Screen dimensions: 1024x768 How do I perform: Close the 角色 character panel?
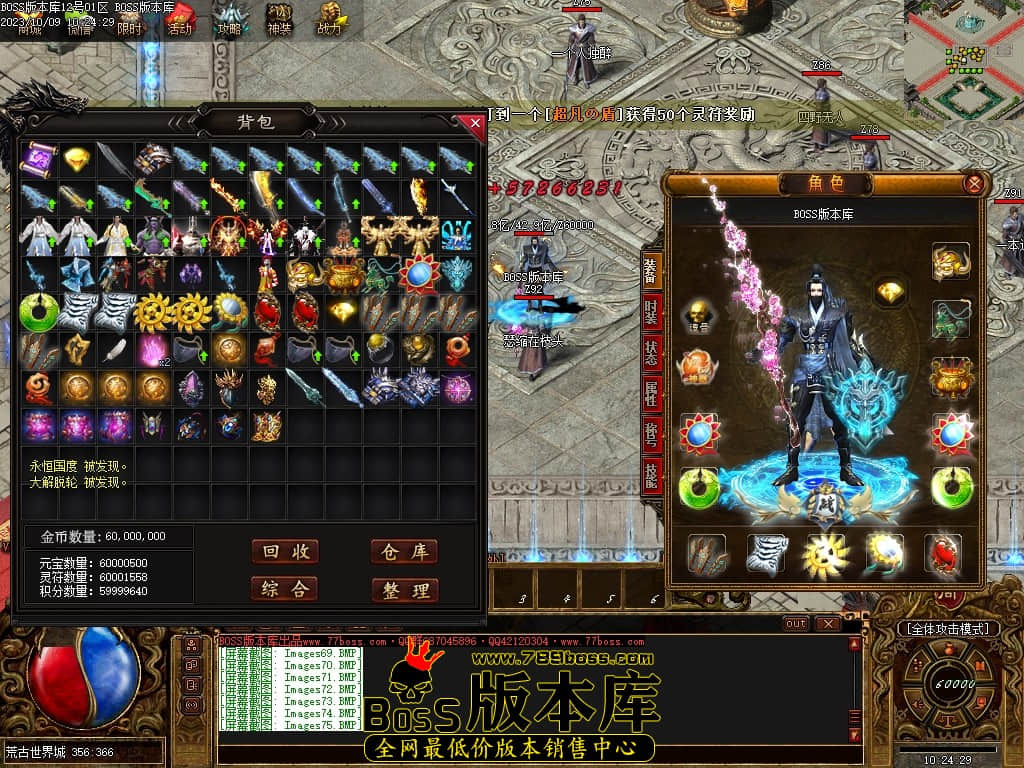point(973,184)
